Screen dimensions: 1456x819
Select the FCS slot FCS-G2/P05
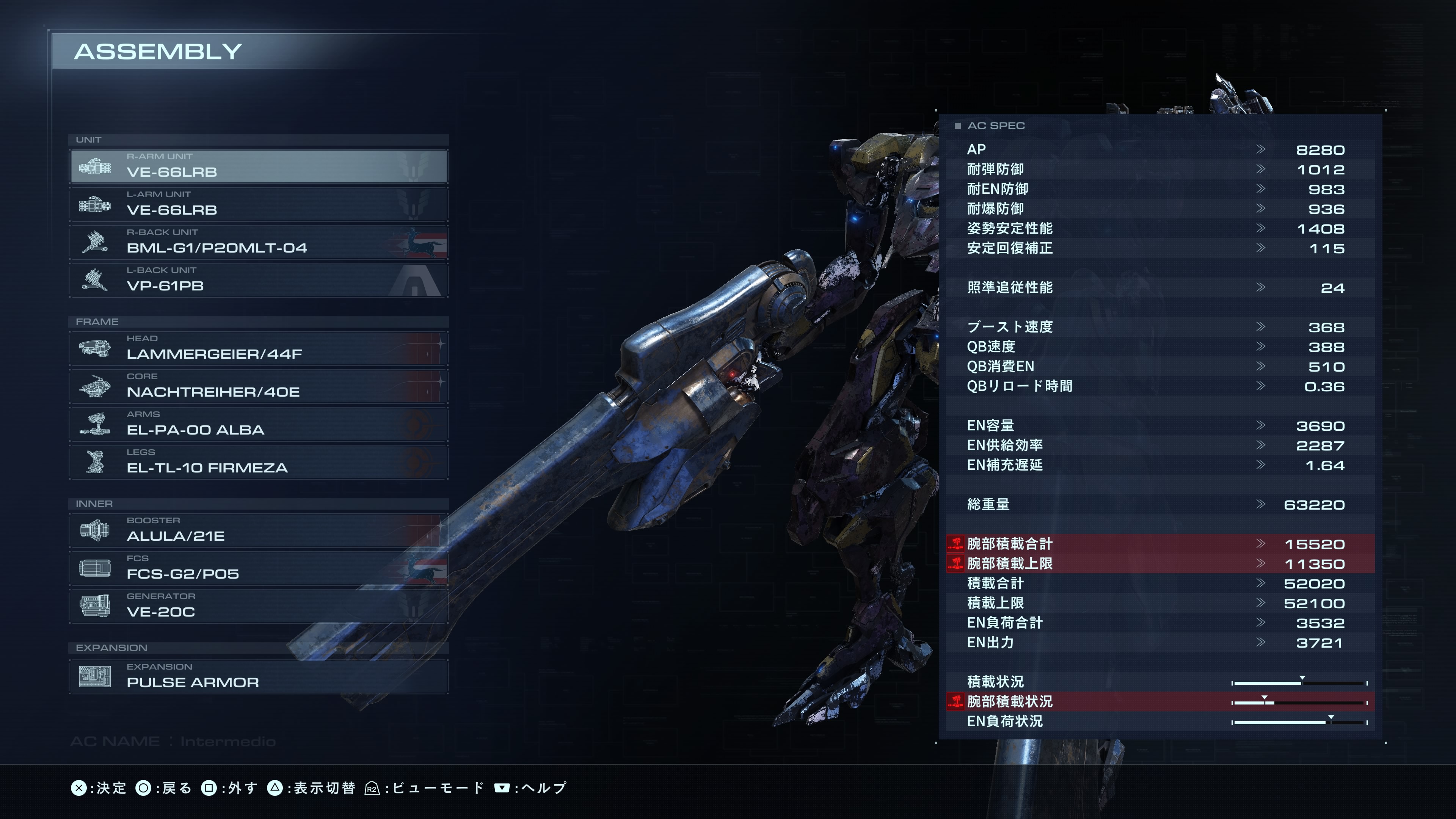coord(259,568)
